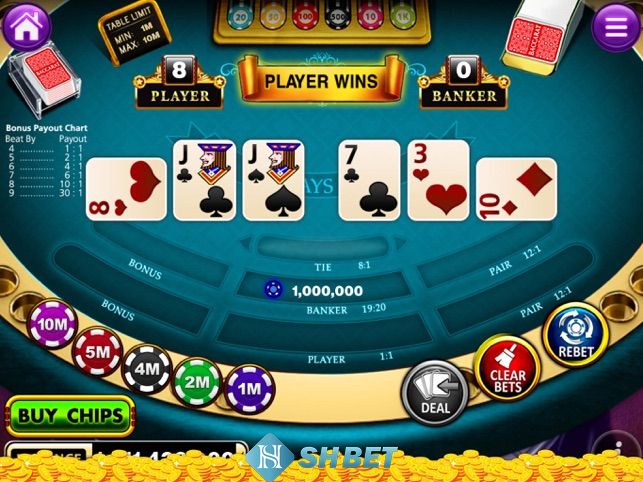Choose the 1M chip
Image resolution: width=643 pixels, height=482 pixels.
point(249,388)
